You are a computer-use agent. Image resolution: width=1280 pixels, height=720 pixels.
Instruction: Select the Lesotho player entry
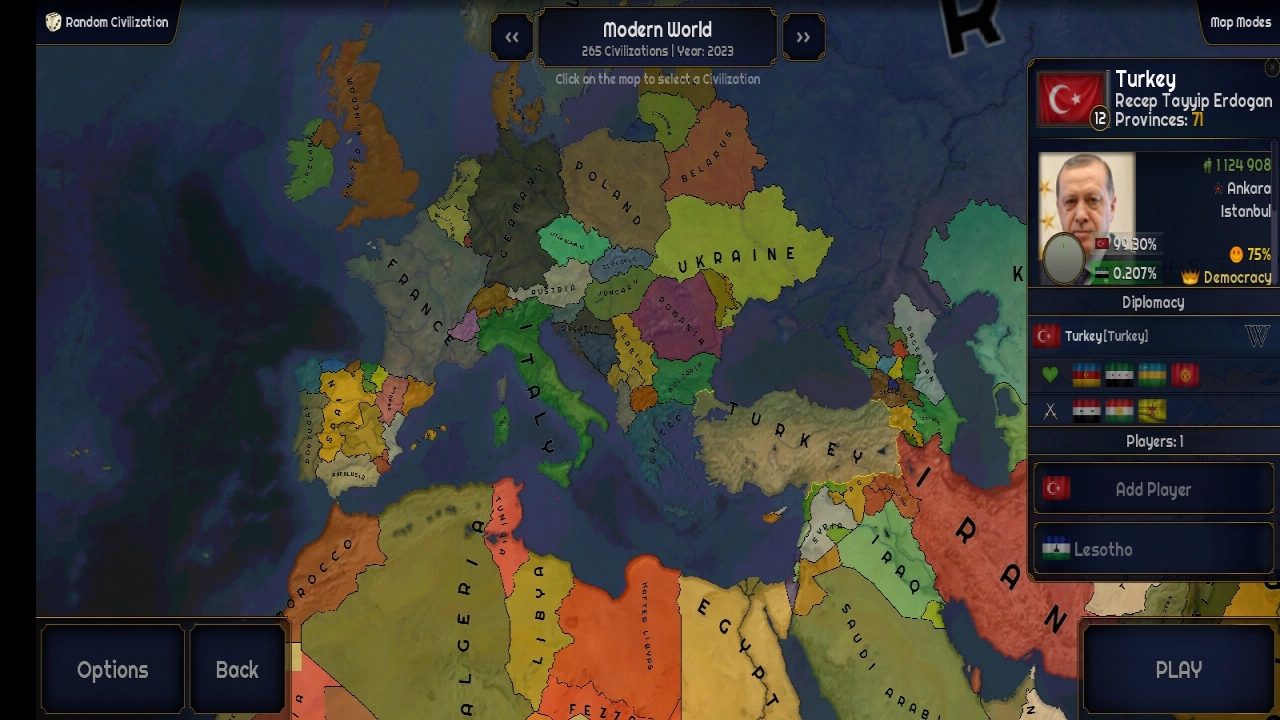1153,550
